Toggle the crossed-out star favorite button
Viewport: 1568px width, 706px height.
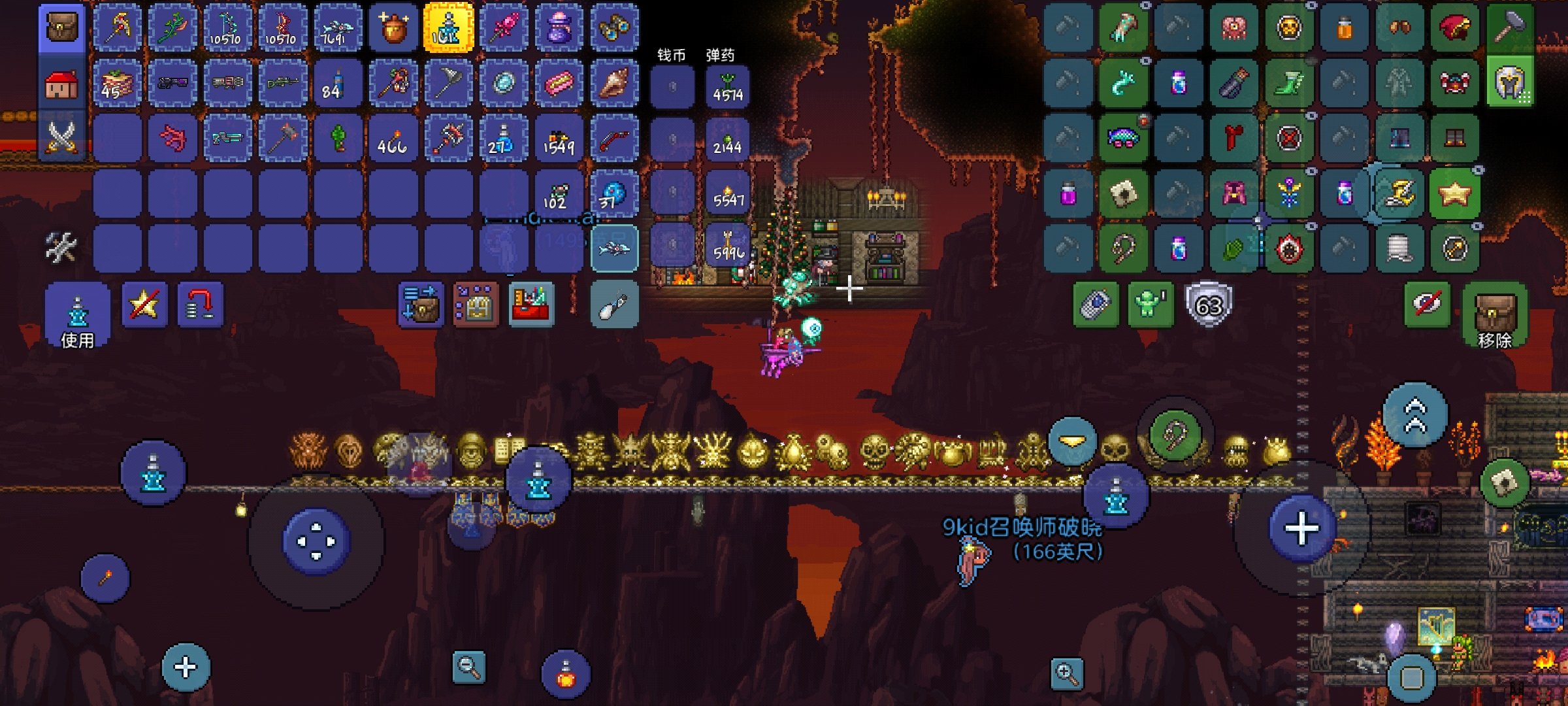point(144,305)
